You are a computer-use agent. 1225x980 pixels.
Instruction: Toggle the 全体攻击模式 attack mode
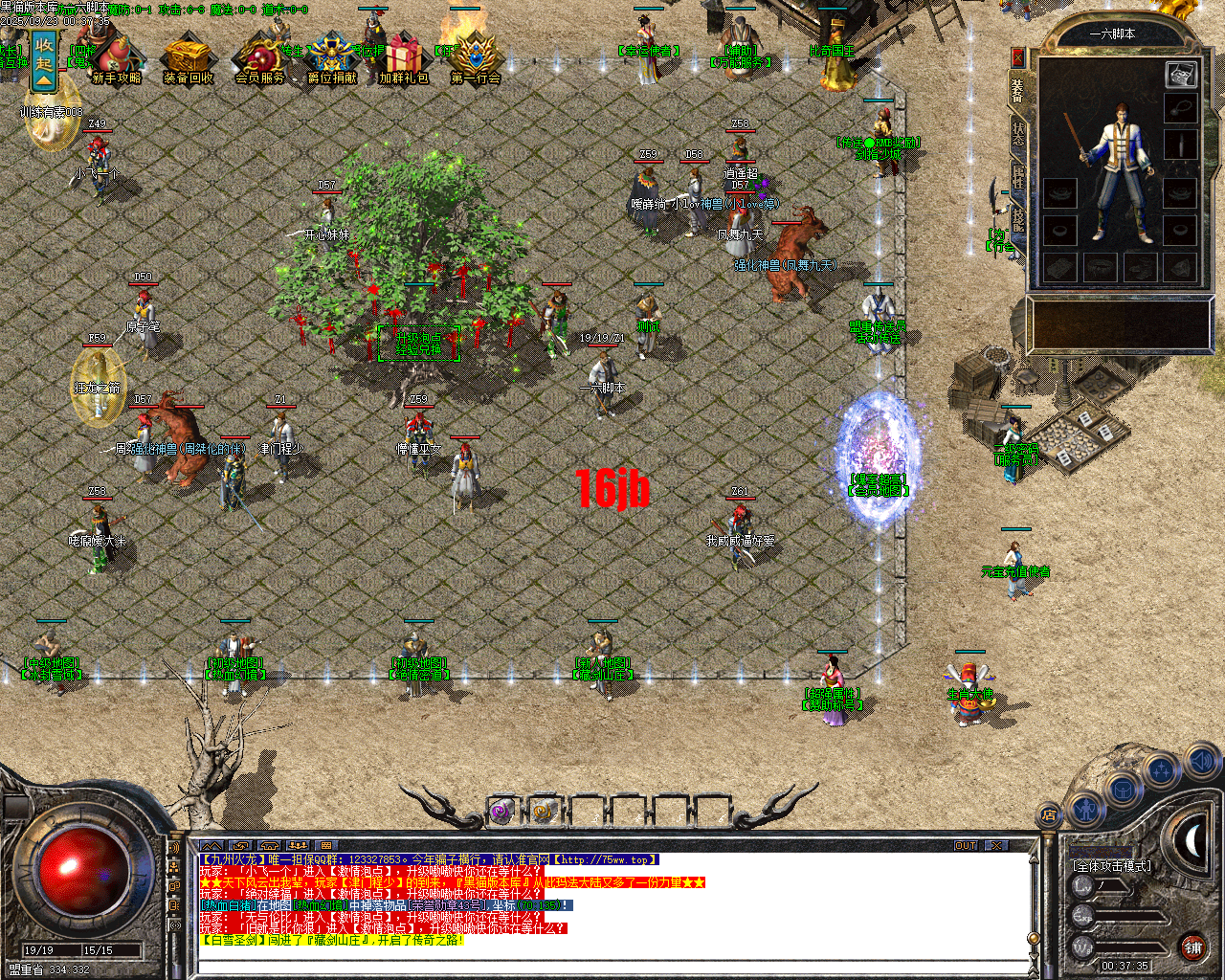point(1113,865)
